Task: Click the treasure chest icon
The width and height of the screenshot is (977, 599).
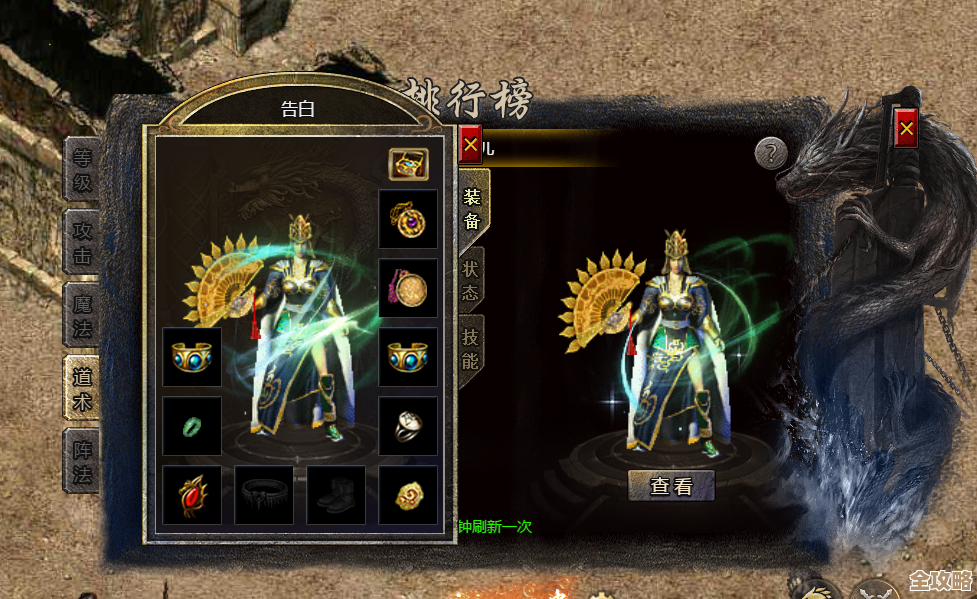Action: (x=408, y=164)
